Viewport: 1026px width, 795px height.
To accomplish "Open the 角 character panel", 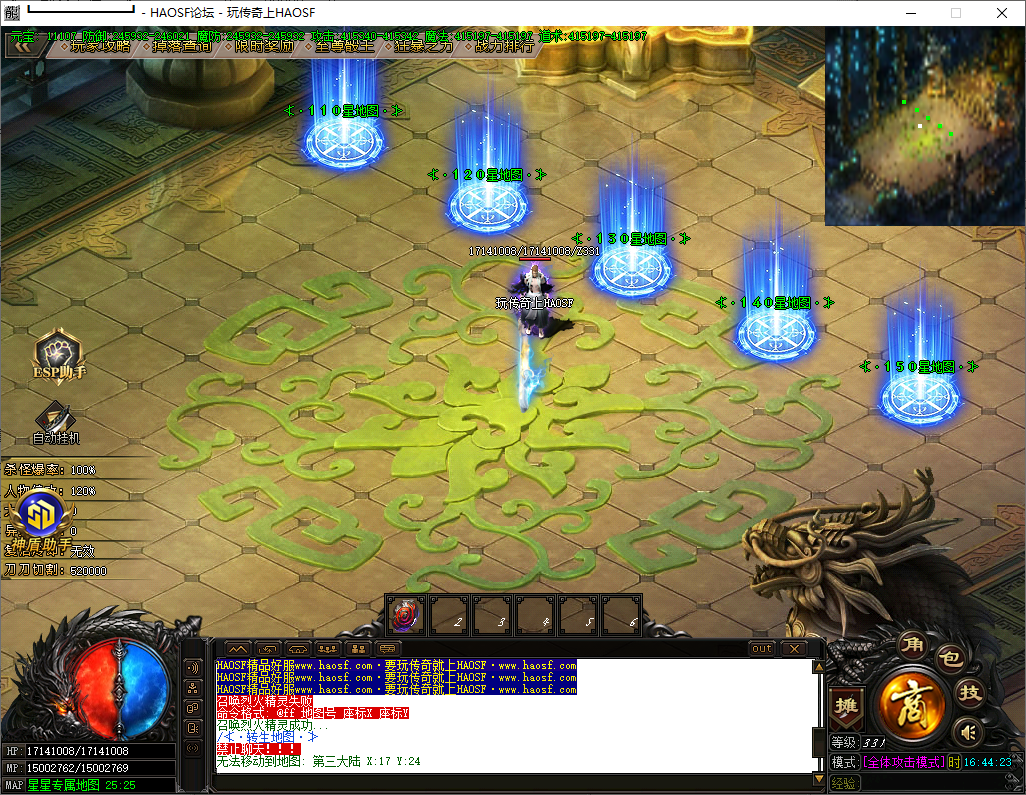I will (x=911, y=643).
